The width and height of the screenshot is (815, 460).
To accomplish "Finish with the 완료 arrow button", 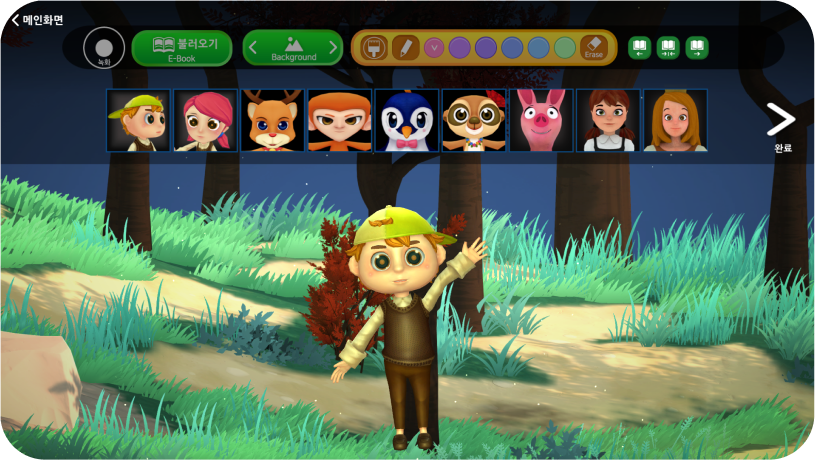I will [x=781, y=122].
